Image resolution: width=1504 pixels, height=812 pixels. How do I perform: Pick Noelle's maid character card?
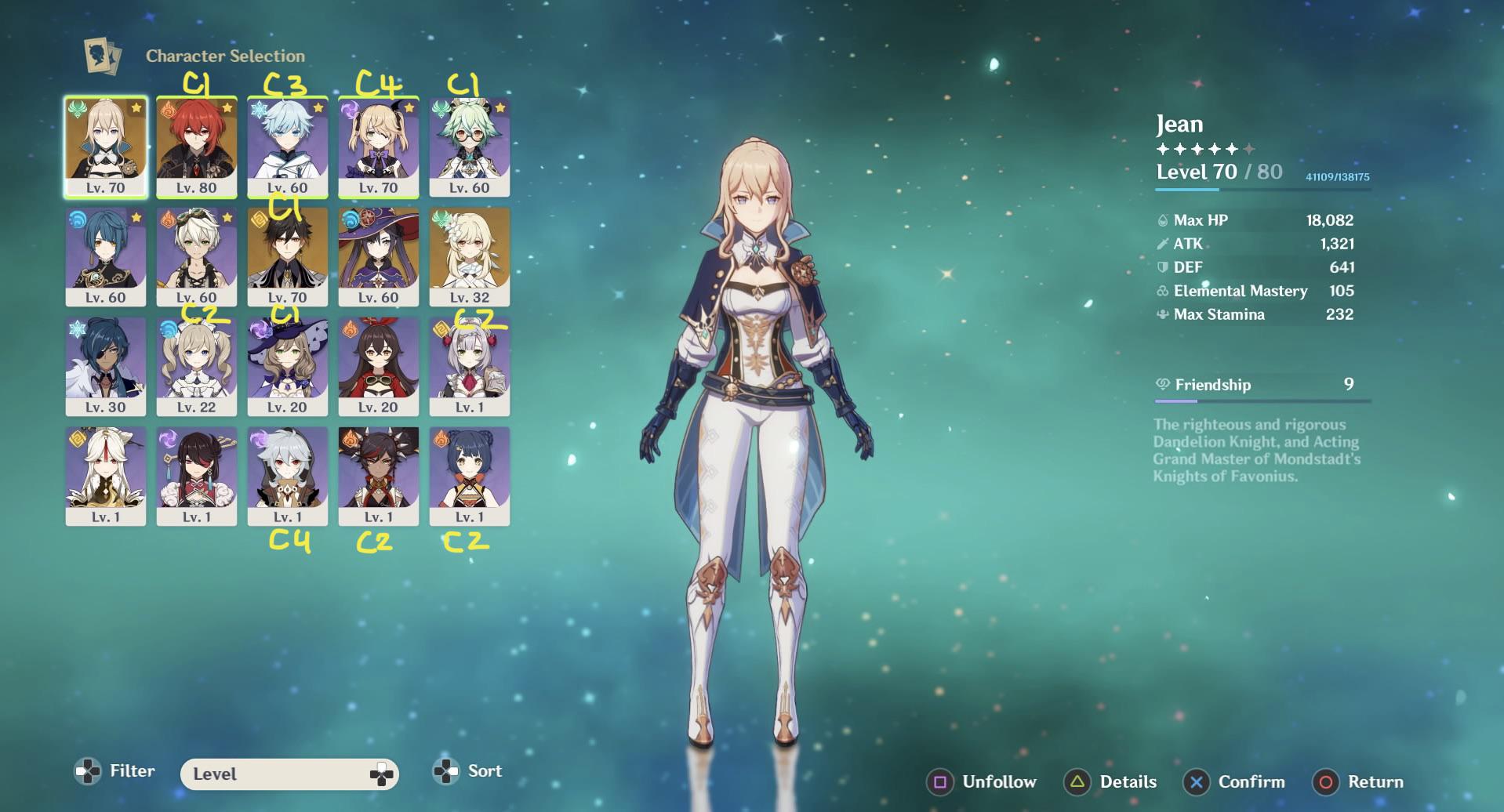pos(469,366)
